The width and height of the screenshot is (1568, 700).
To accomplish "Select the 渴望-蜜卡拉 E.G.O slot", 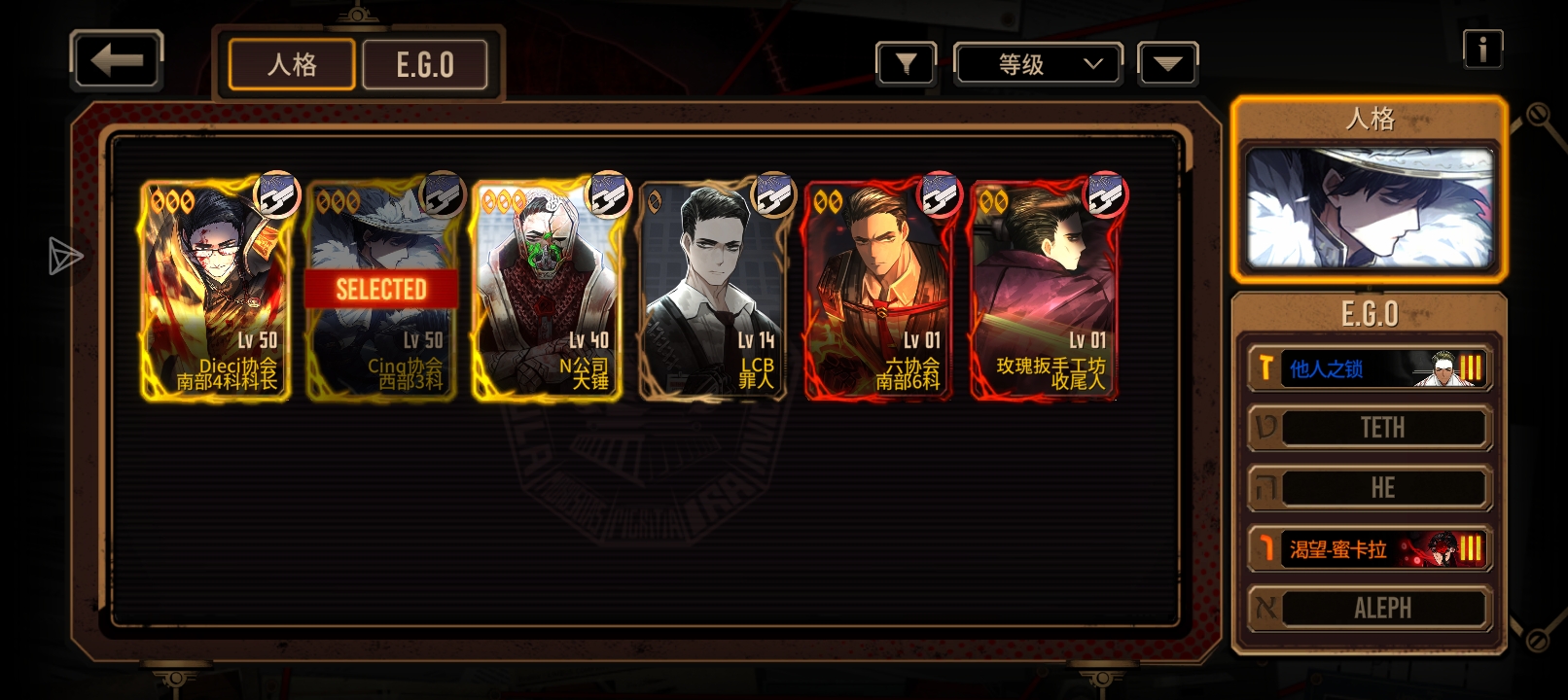I will click(1370, 549).
